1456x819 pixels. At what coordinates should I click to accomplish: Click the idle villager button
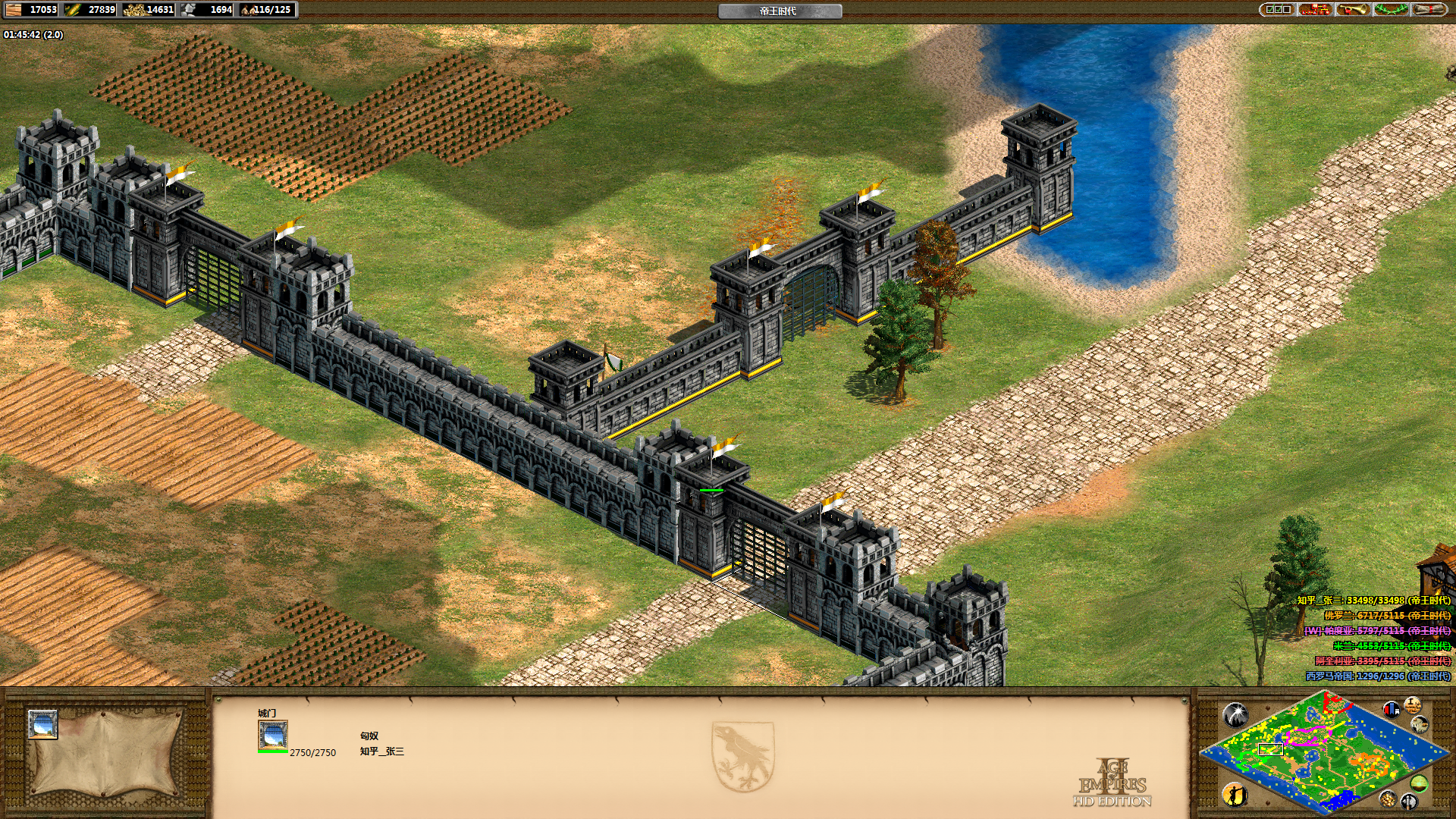tap(1235, 795)
